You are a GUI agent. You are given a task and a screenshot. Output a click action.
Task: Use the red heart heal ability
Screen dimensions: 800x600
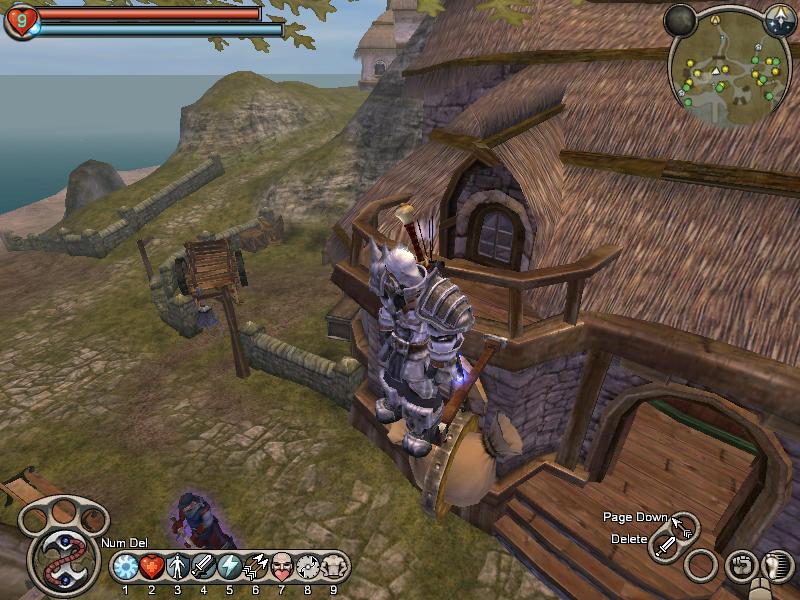click(151, 567)
